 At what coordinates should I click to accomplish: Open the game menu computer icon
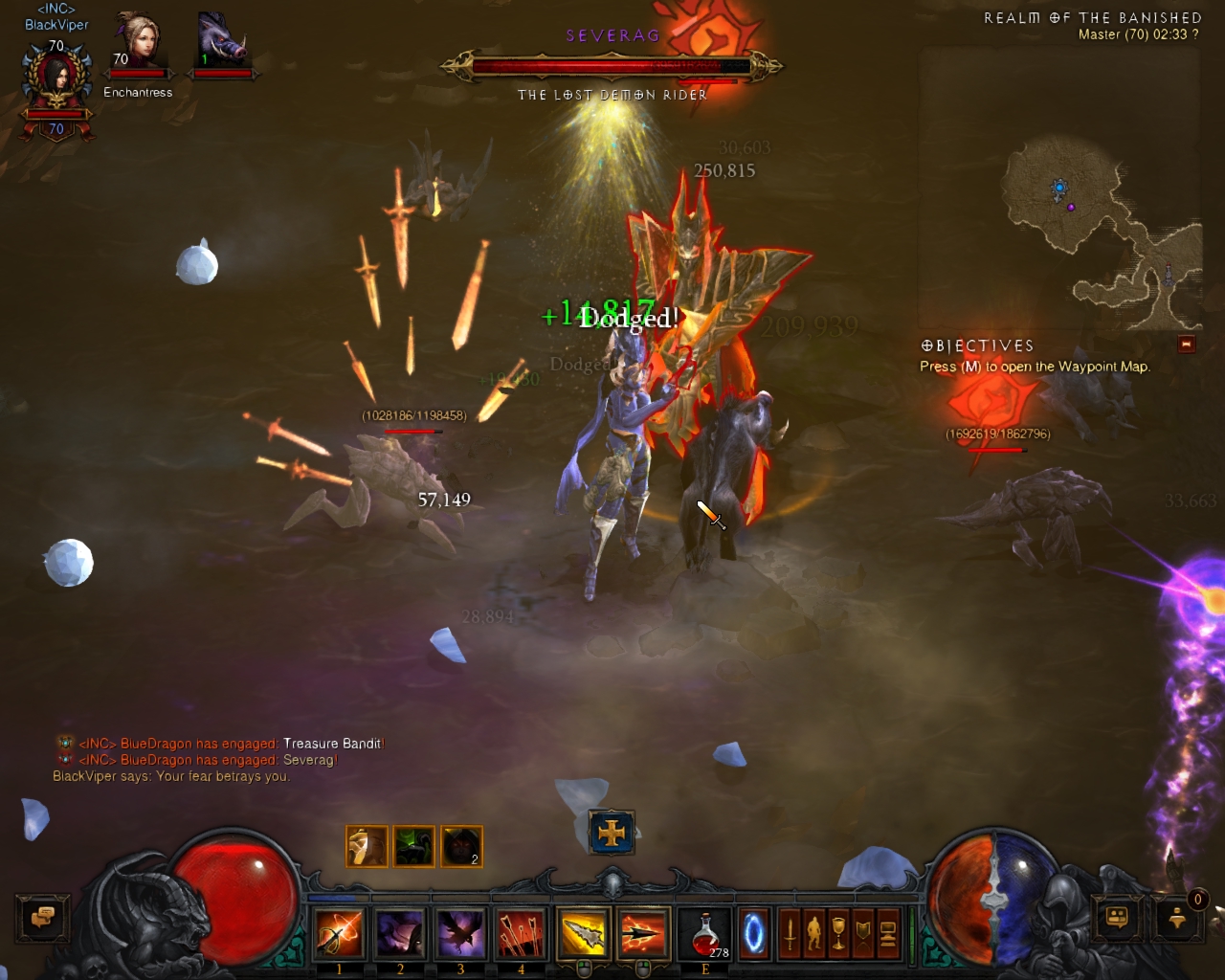(x=887, y=933)
